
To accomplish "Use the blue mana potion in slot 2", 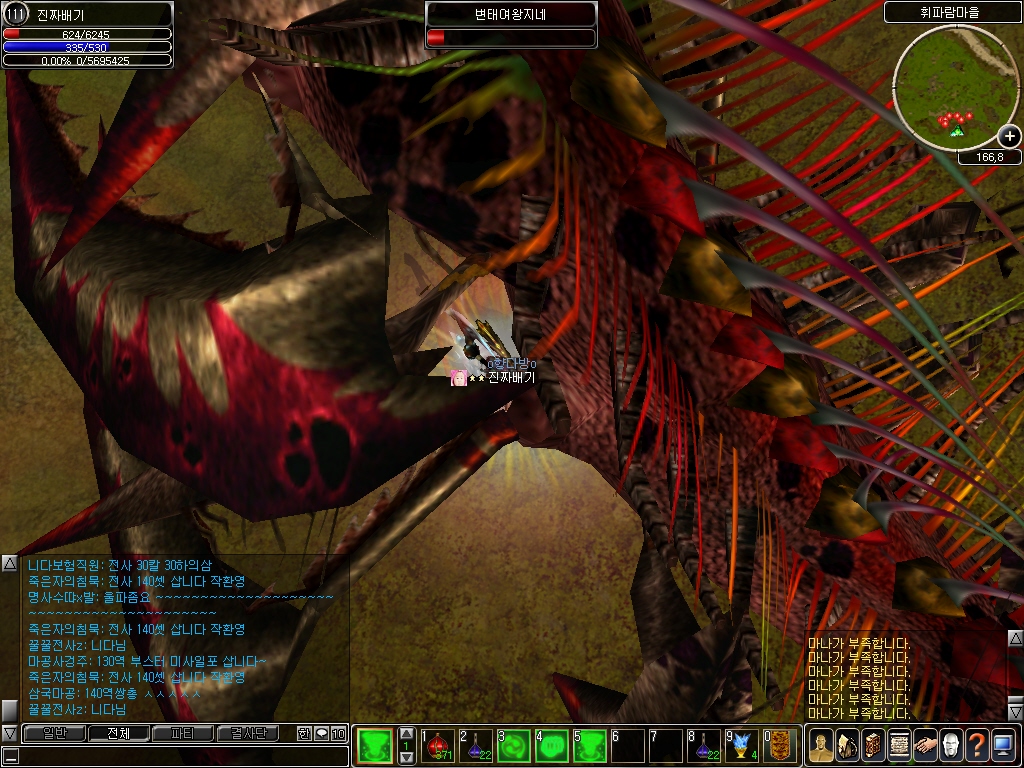I will (x=476, y=746).
